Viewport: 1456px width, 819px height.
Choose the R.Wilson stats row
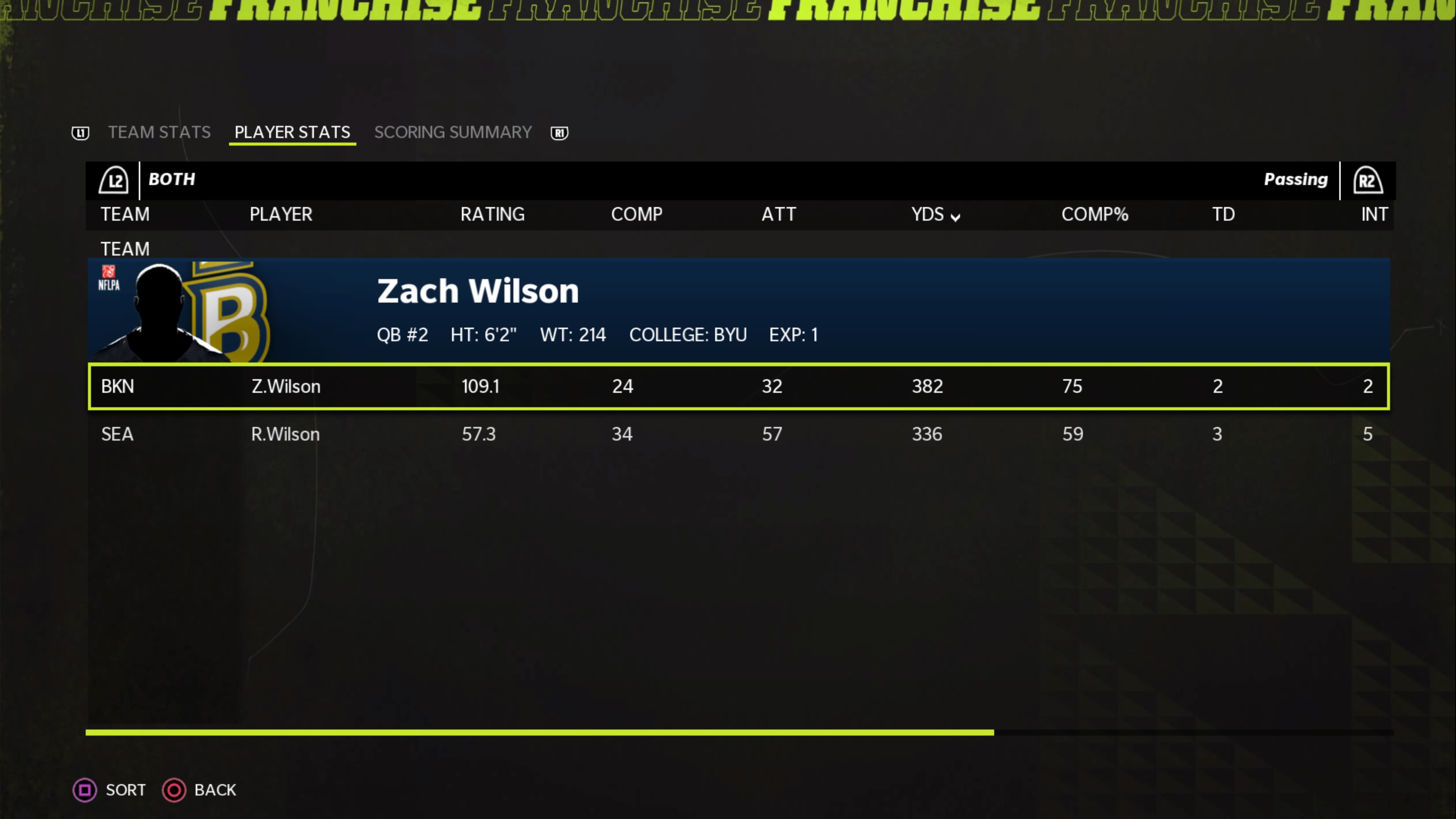[x=738, y=434]
